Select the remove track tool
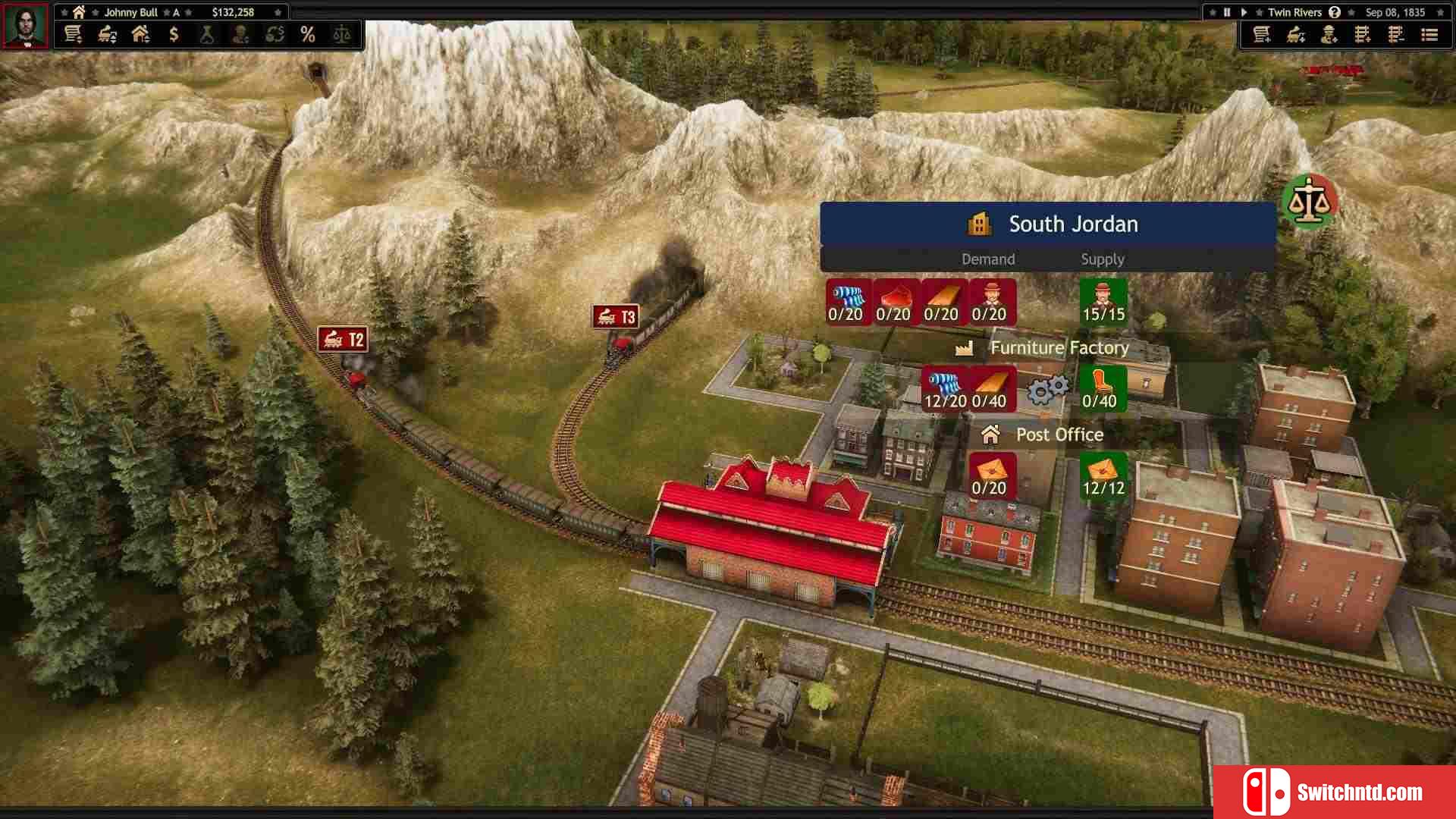This screenshot has width=1456, height=819. pos(1396,35)
